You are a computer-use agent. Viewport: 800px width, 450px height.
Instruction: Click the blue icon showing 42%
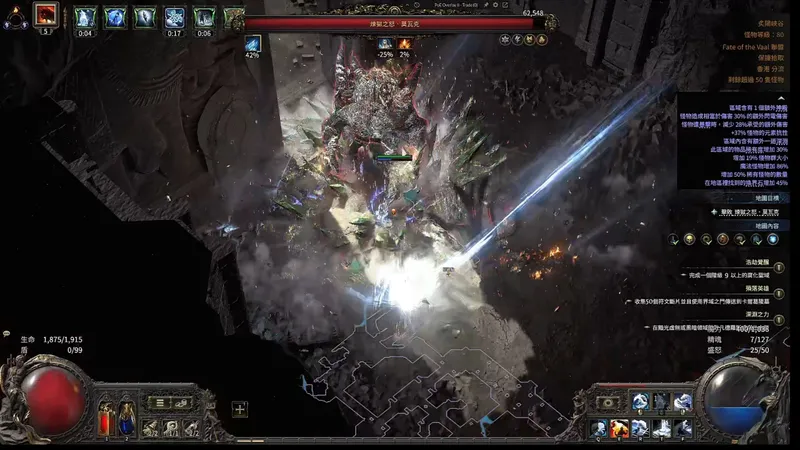point(252,43)
